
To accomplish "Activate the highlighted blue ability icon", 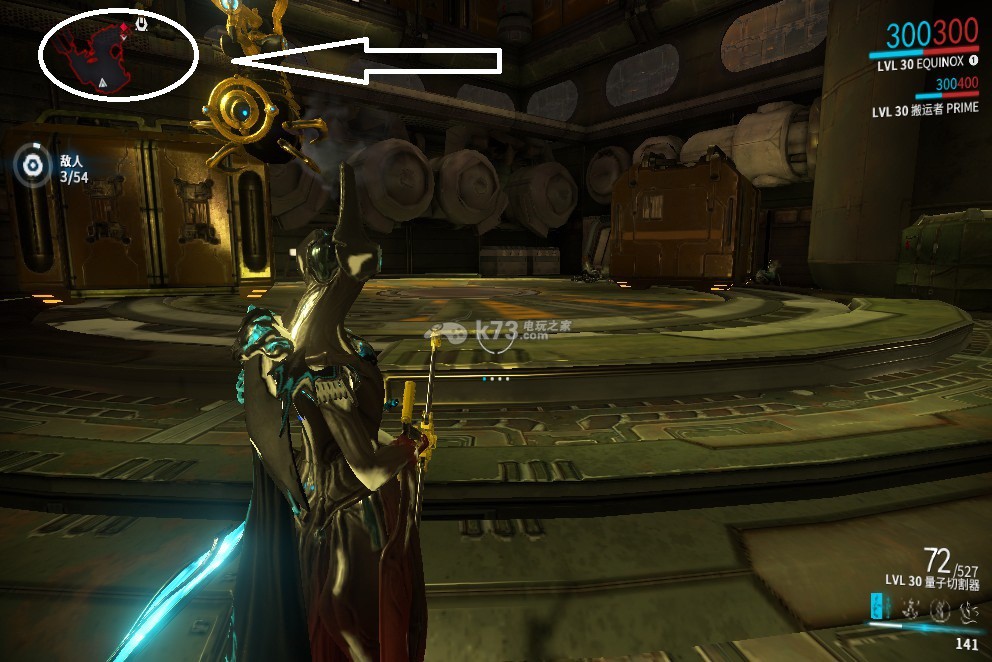I will [877, 606].
